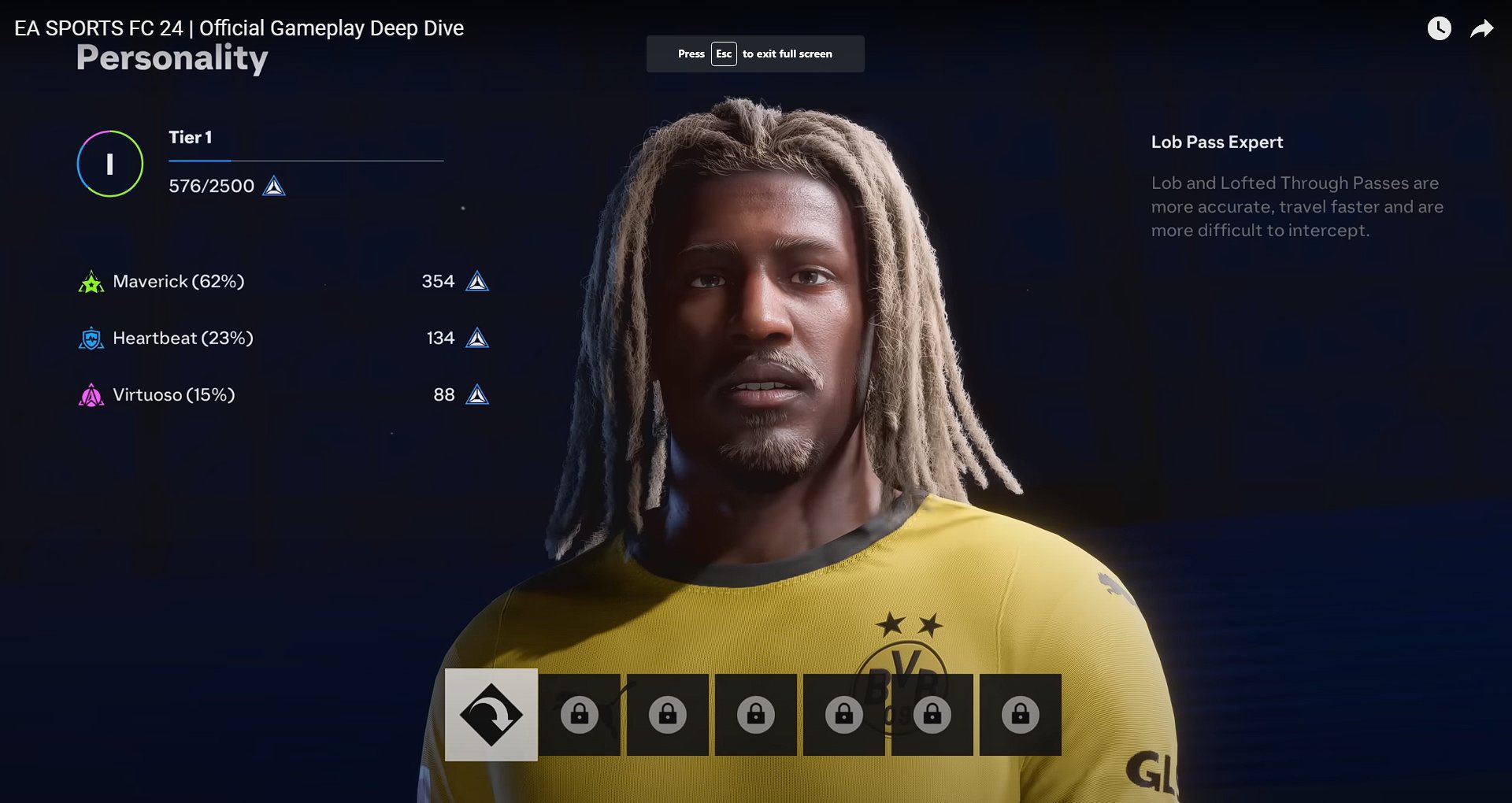Select the Lob Pass Expert heading
This screenshot has width=1512, height=803.
(x=1217, y=142)
